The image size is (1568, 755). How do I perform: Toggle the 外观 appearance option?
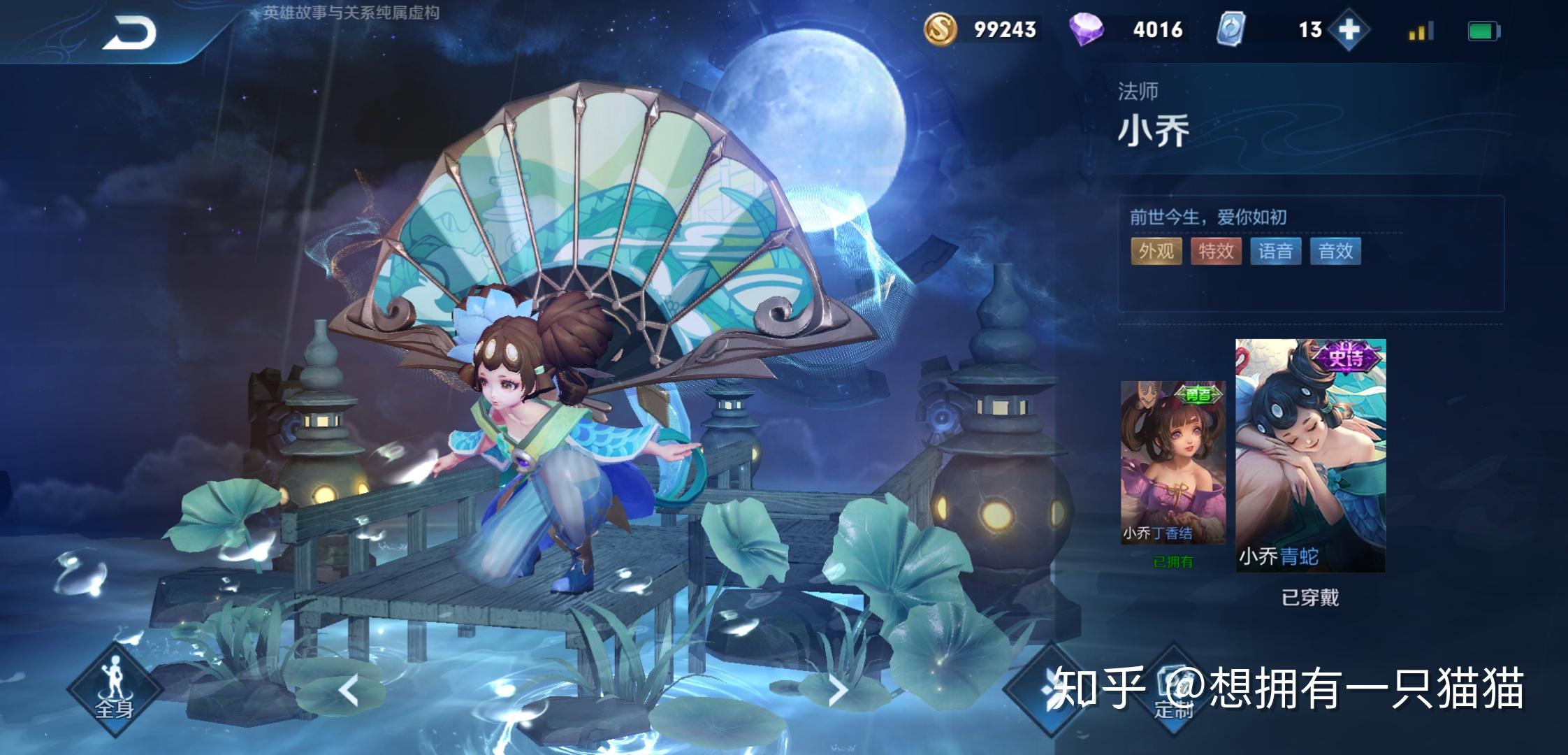click(1156, 250)
